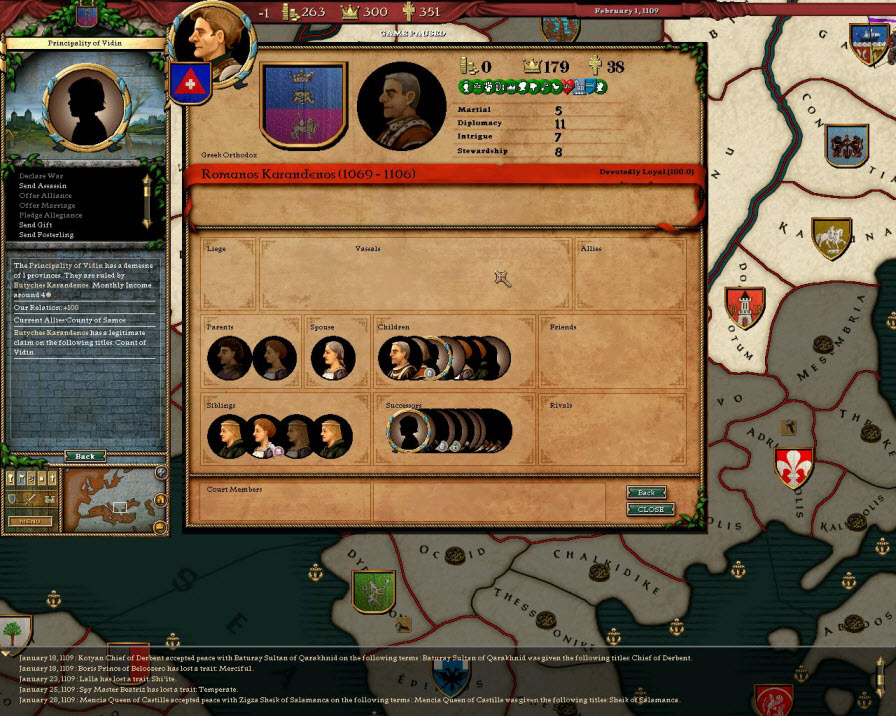The width and height of the screenshot is (896, 716).
Task: View the spouse portrait
Action: point(332,358)
